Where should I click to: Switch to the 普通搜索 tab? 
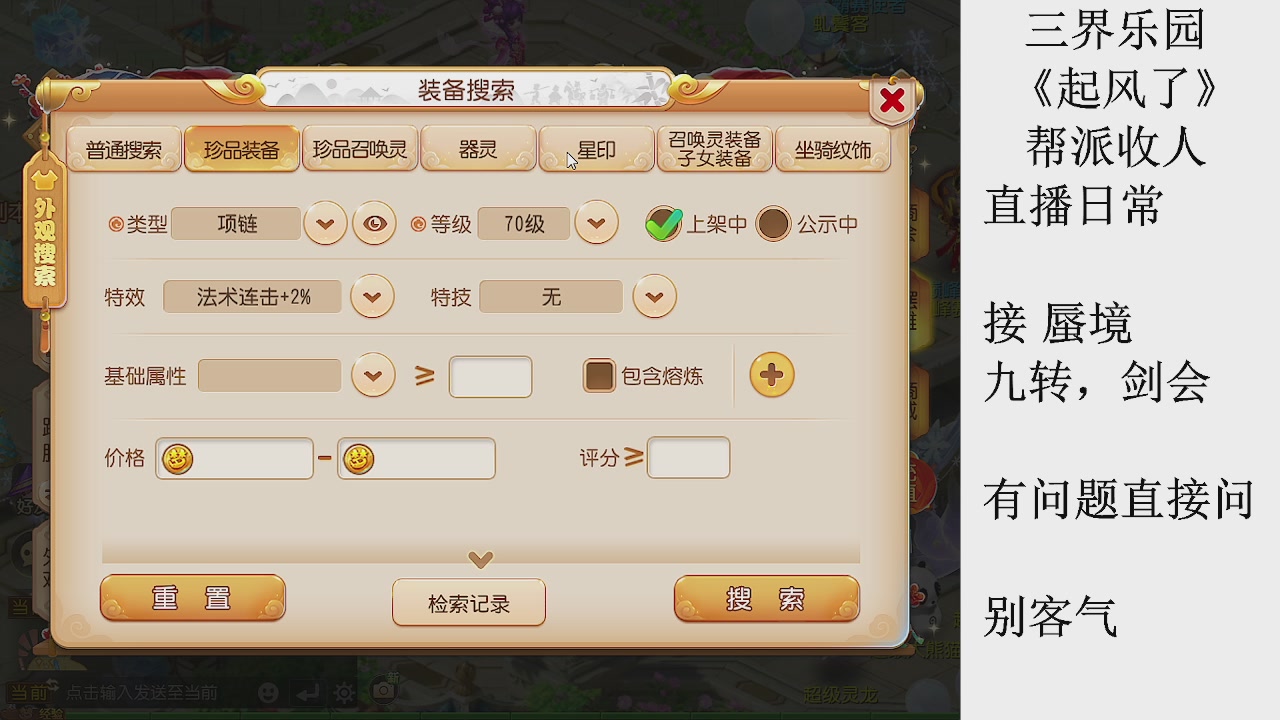tap(122, 148)
